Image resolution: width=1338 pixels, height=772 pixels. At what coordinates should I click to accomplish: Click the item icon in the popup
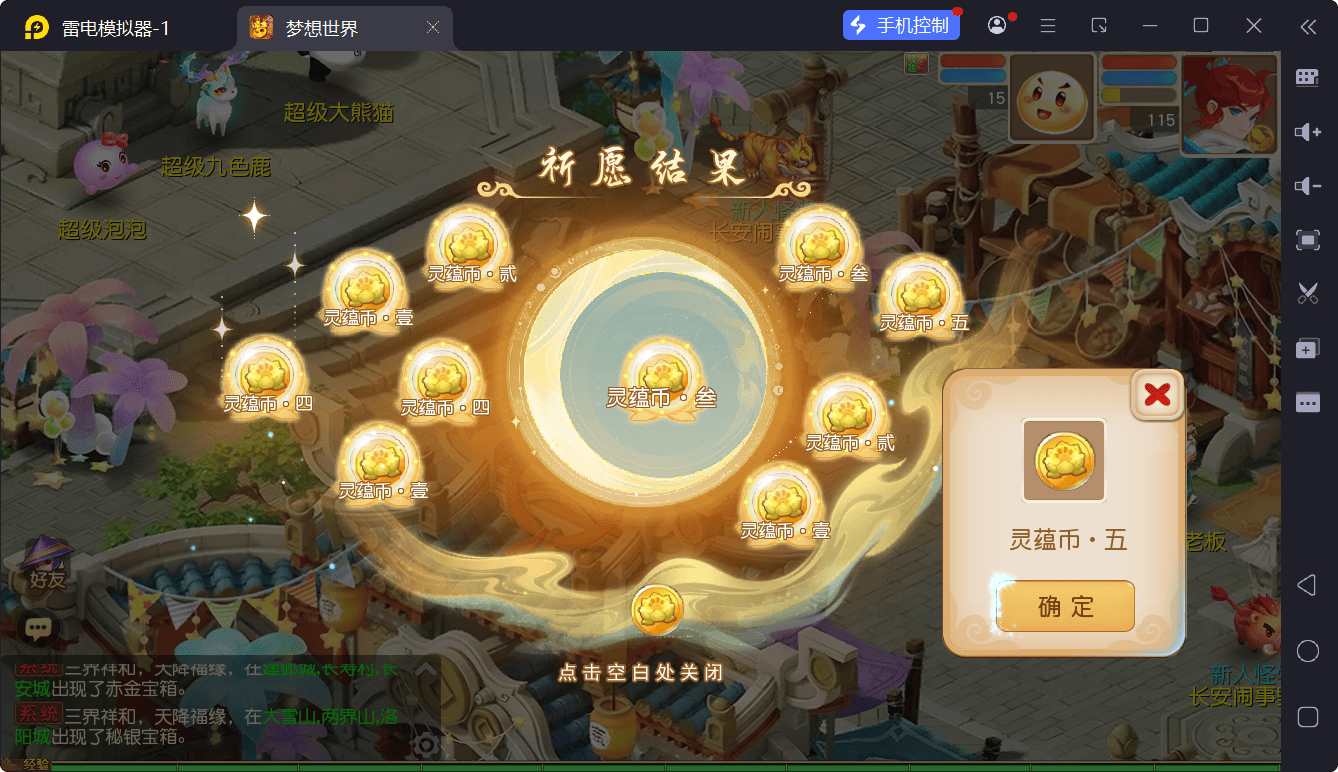(x=1064, y=460)
